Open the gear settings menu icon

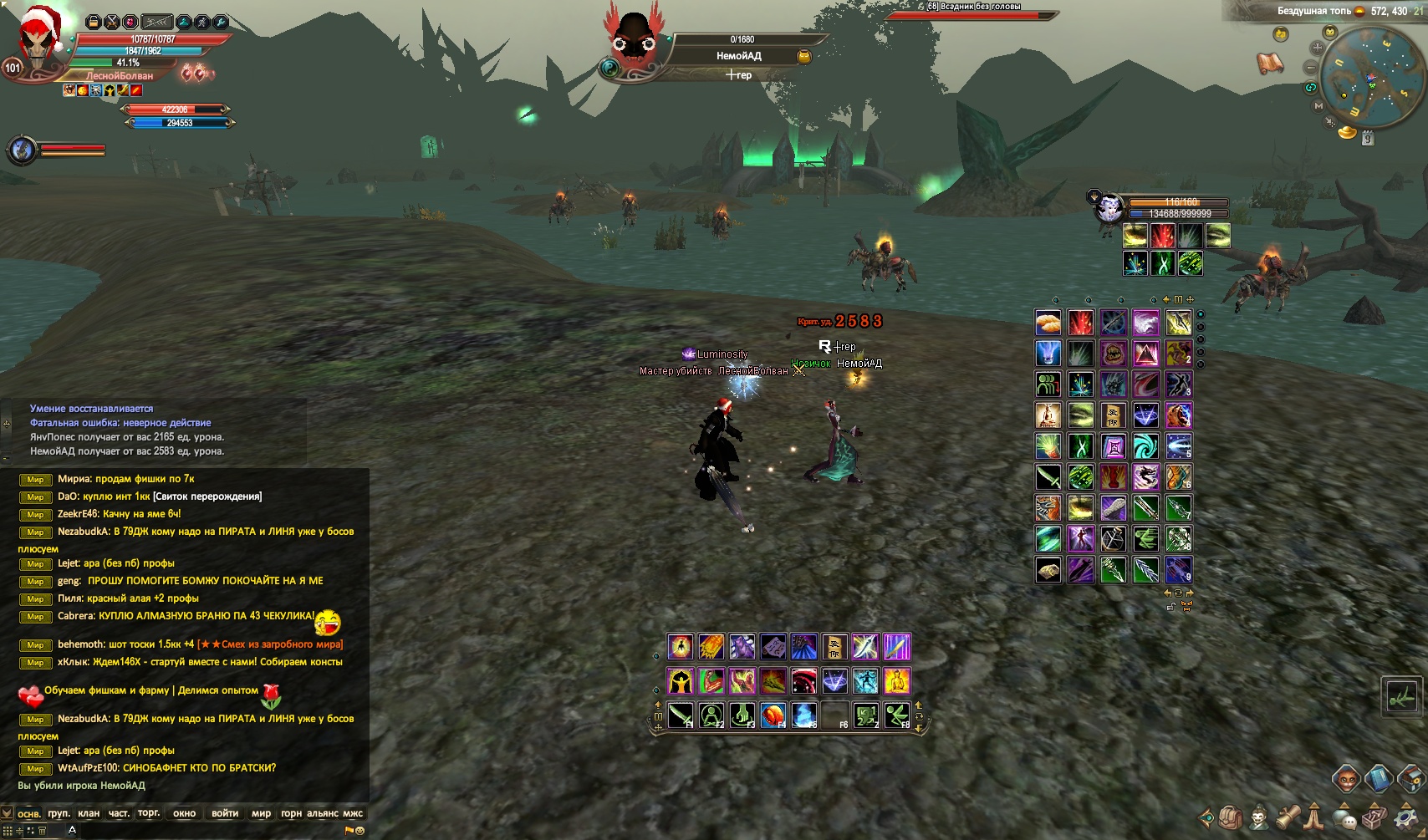pyautogui.click(x=1406, y=817)
